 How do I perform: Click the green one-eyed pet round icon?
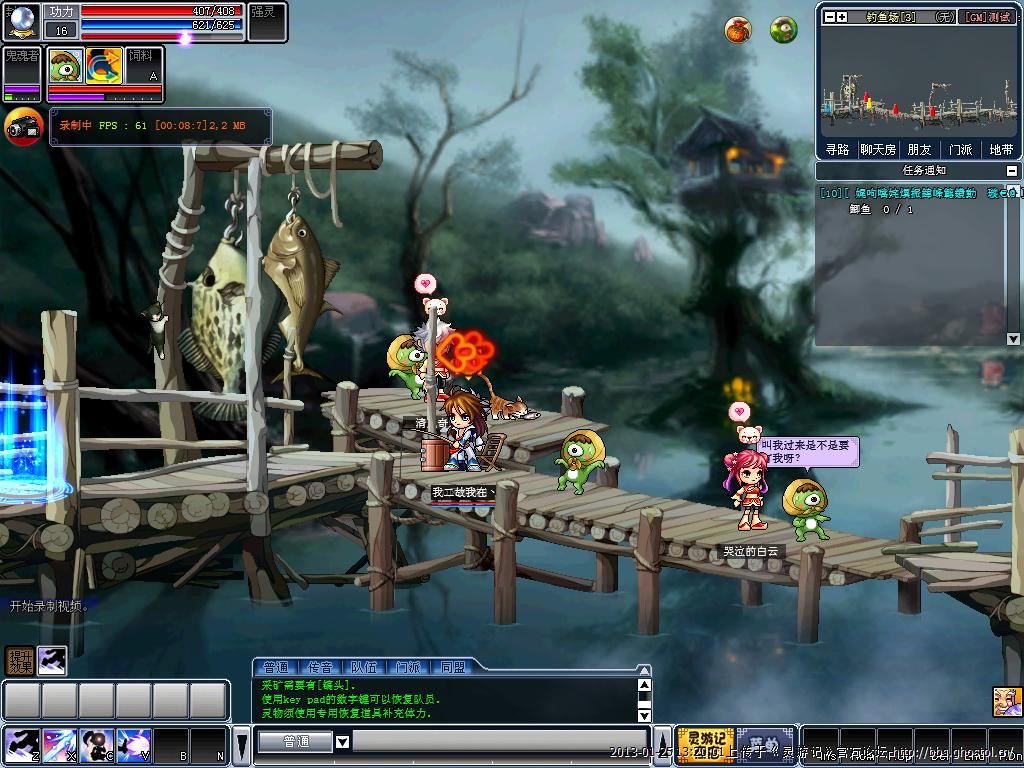pos(784,30)
